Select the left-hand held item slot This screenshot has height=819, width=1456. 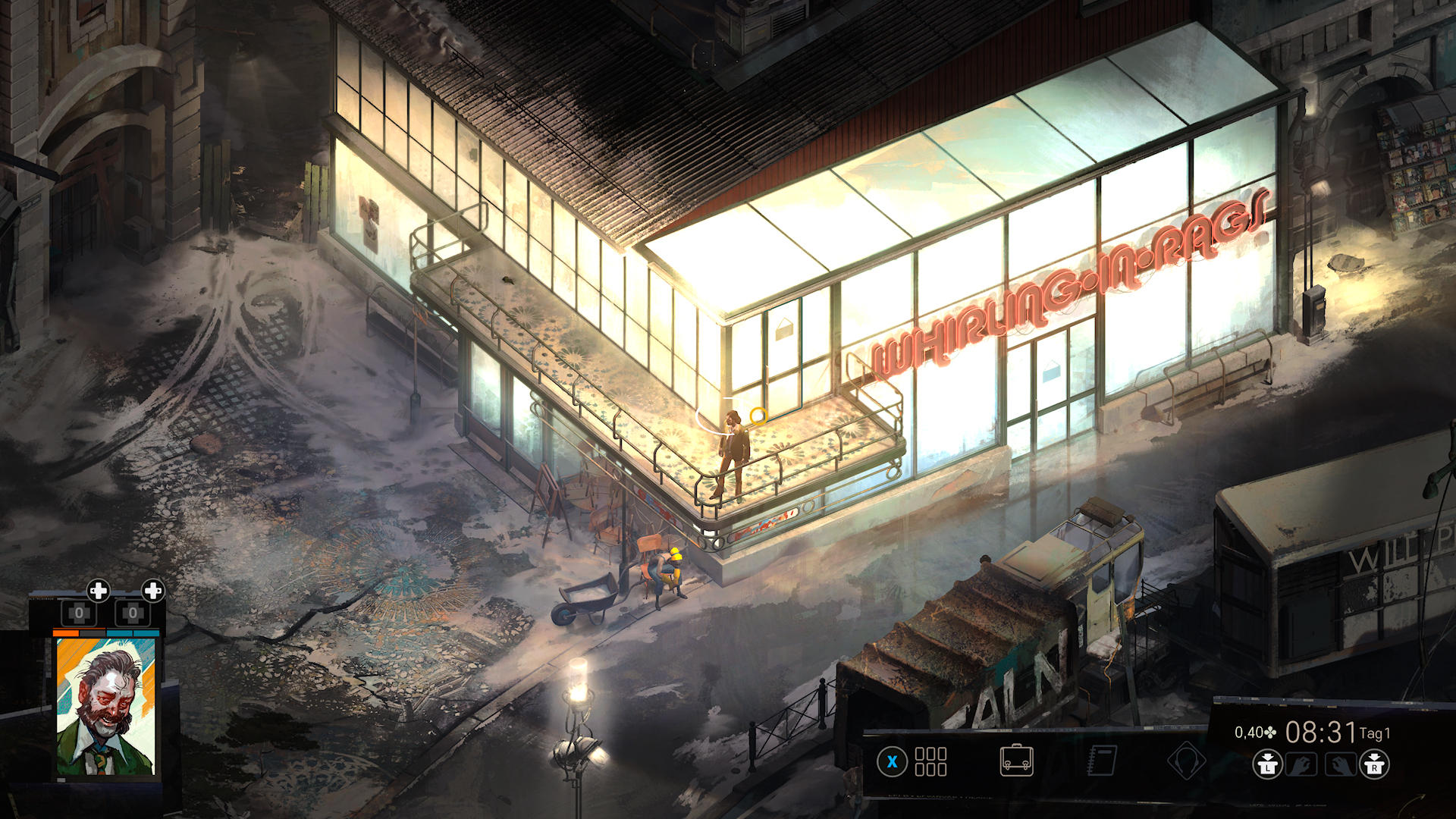coord(1301,764)
